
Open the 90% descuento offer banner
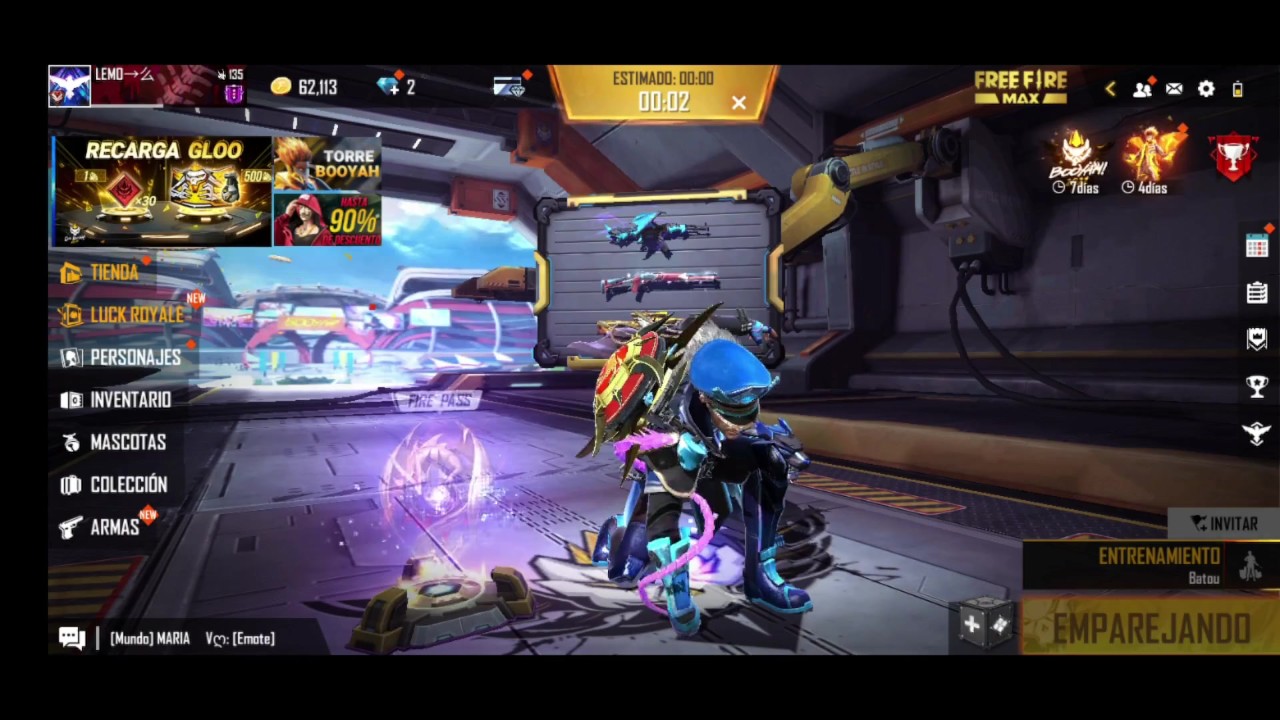(328, 220)
